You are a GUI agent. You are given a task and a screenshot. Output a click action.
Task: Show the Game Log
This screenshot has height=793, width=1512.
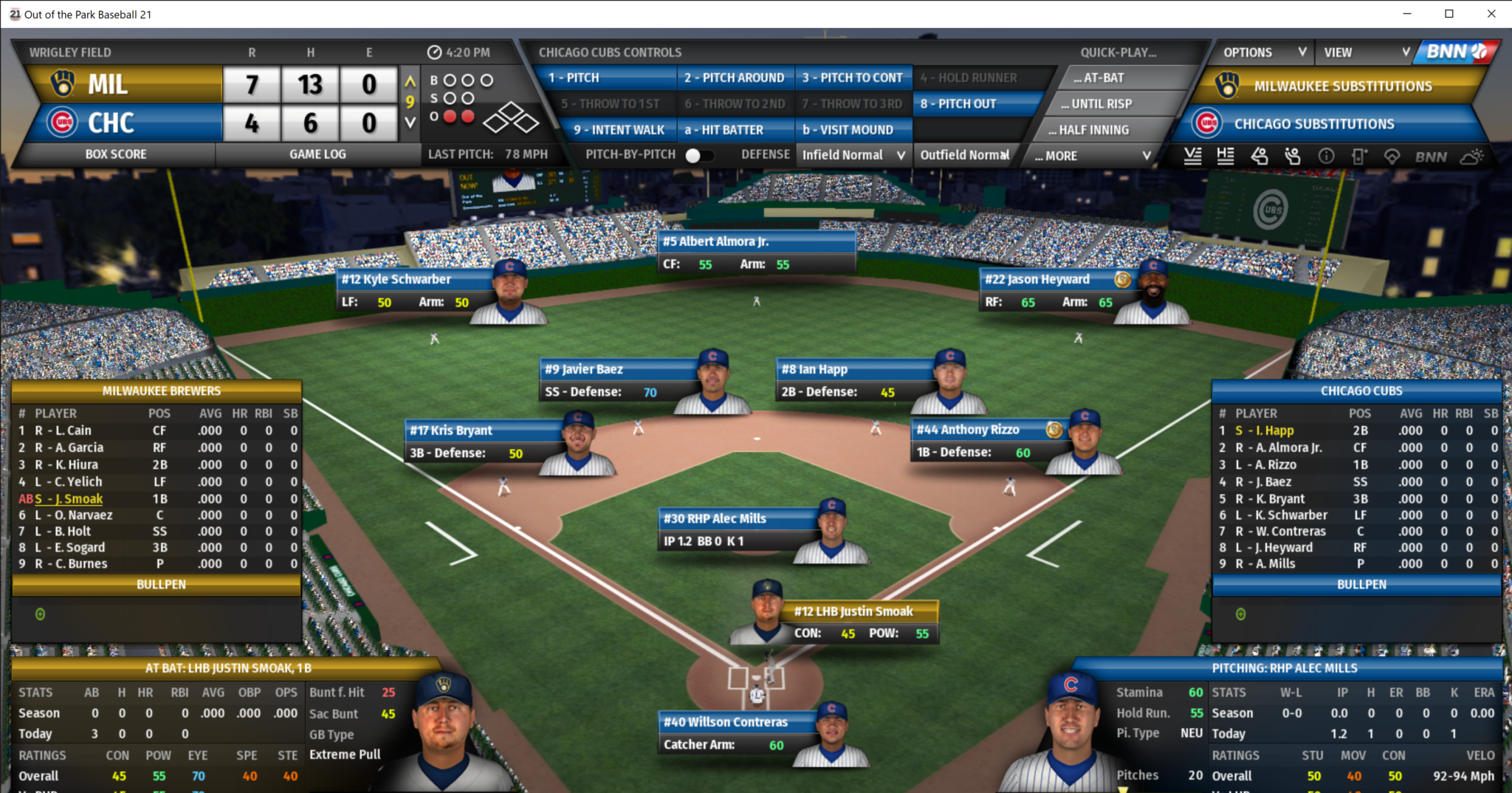317,154
